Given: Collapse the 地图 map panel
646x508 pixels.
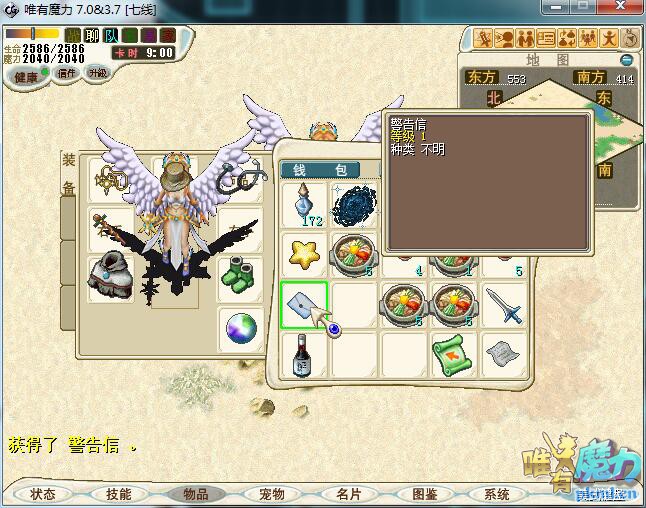Looking at the screenshot, I should [x=627, y=60].
